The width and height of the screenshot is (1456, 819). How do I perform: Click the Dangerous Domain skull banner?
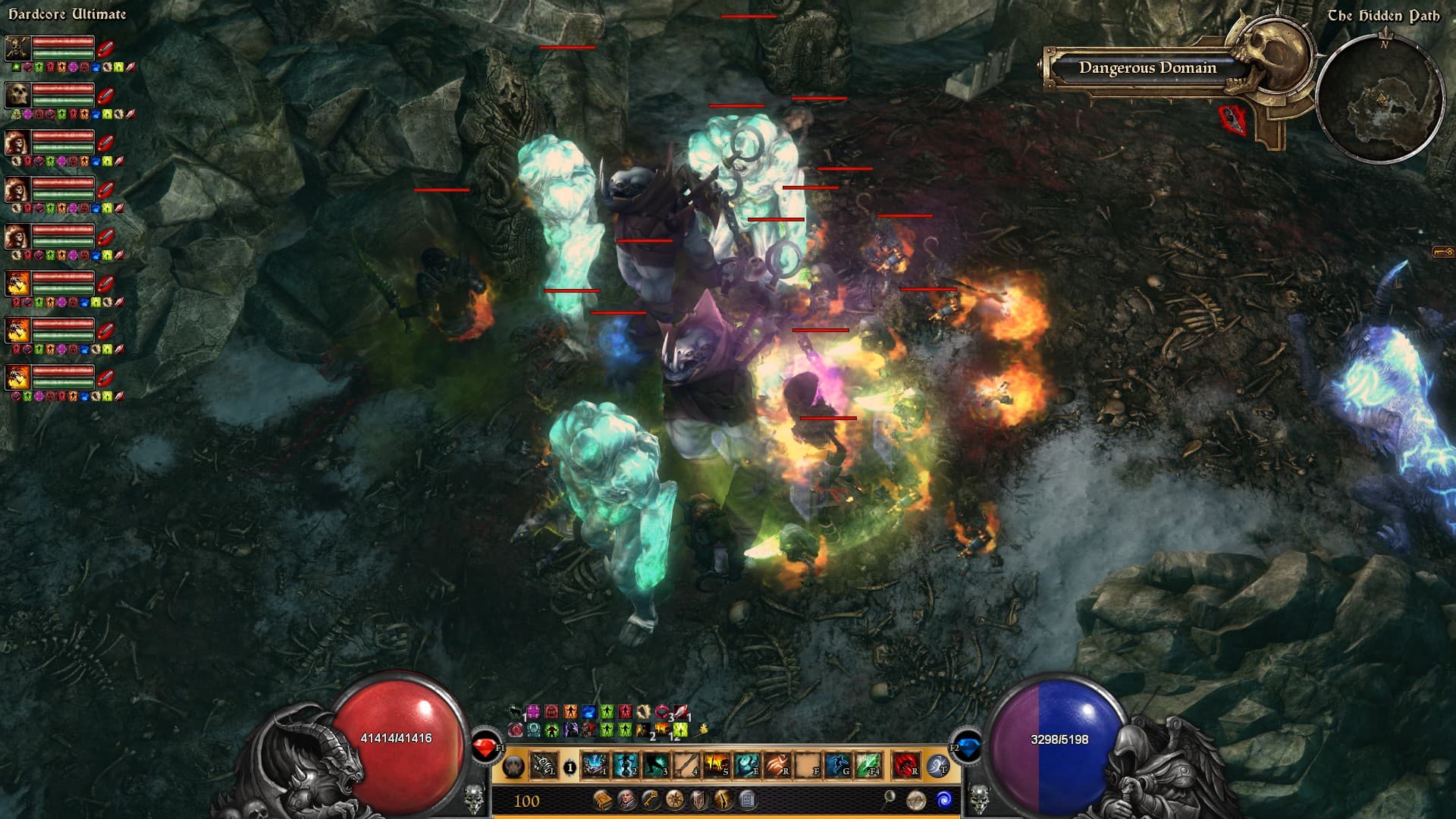pos(1147,68)
